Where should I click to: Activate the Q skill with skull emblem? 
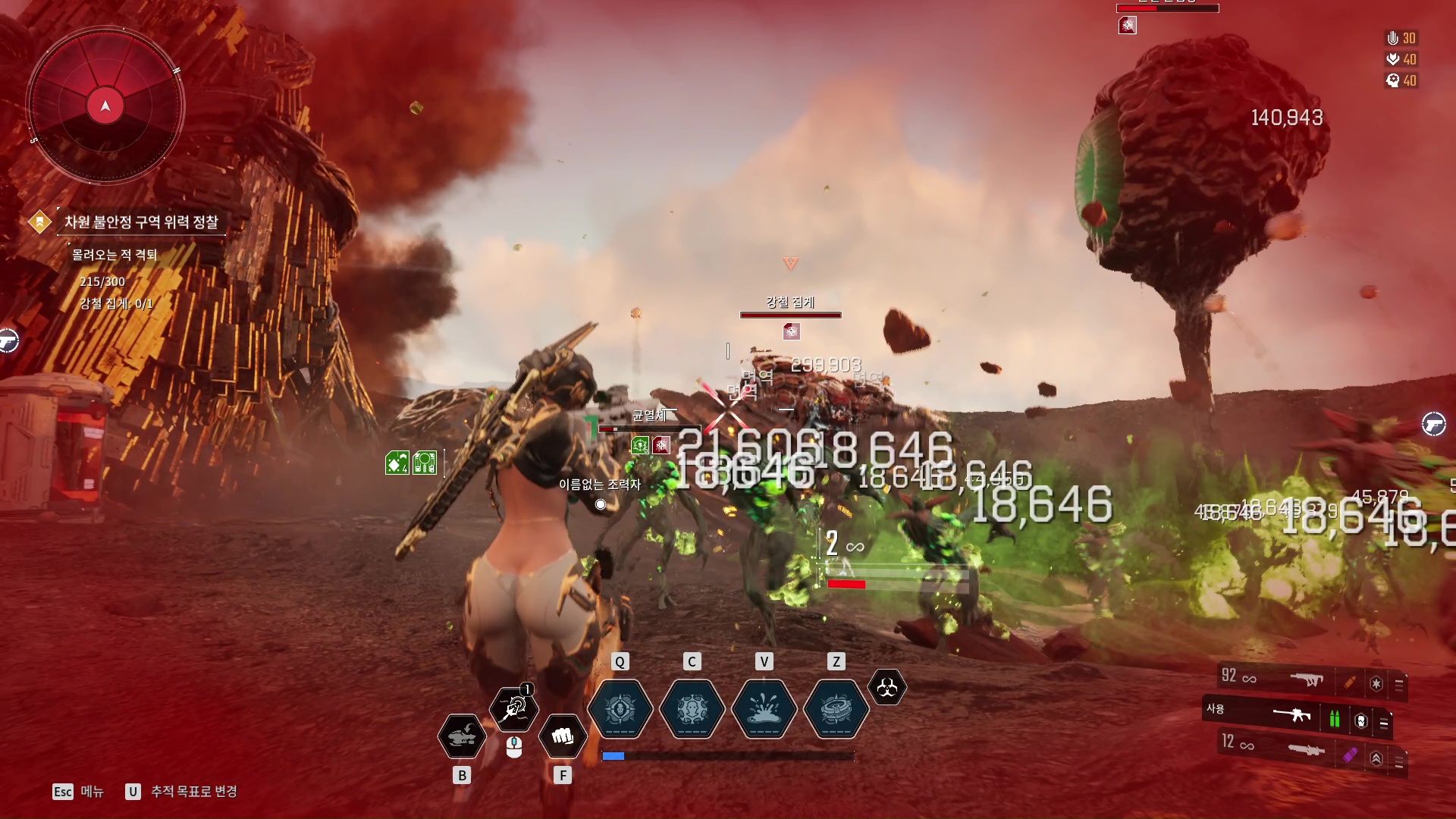click(x=620, y=709)
